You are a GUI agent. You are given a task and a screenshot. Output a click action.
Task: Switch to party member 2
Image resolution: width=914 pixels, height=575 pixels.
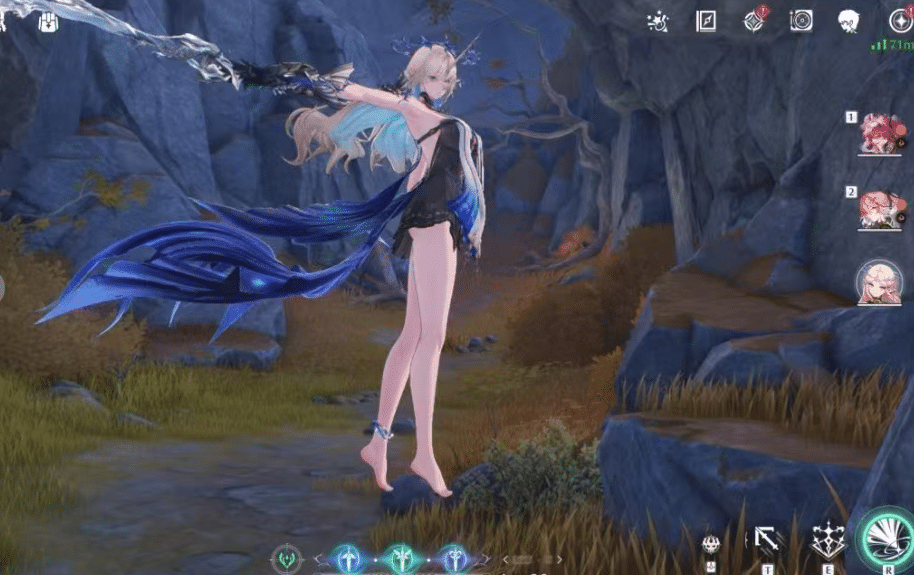[x=880, y=210]
